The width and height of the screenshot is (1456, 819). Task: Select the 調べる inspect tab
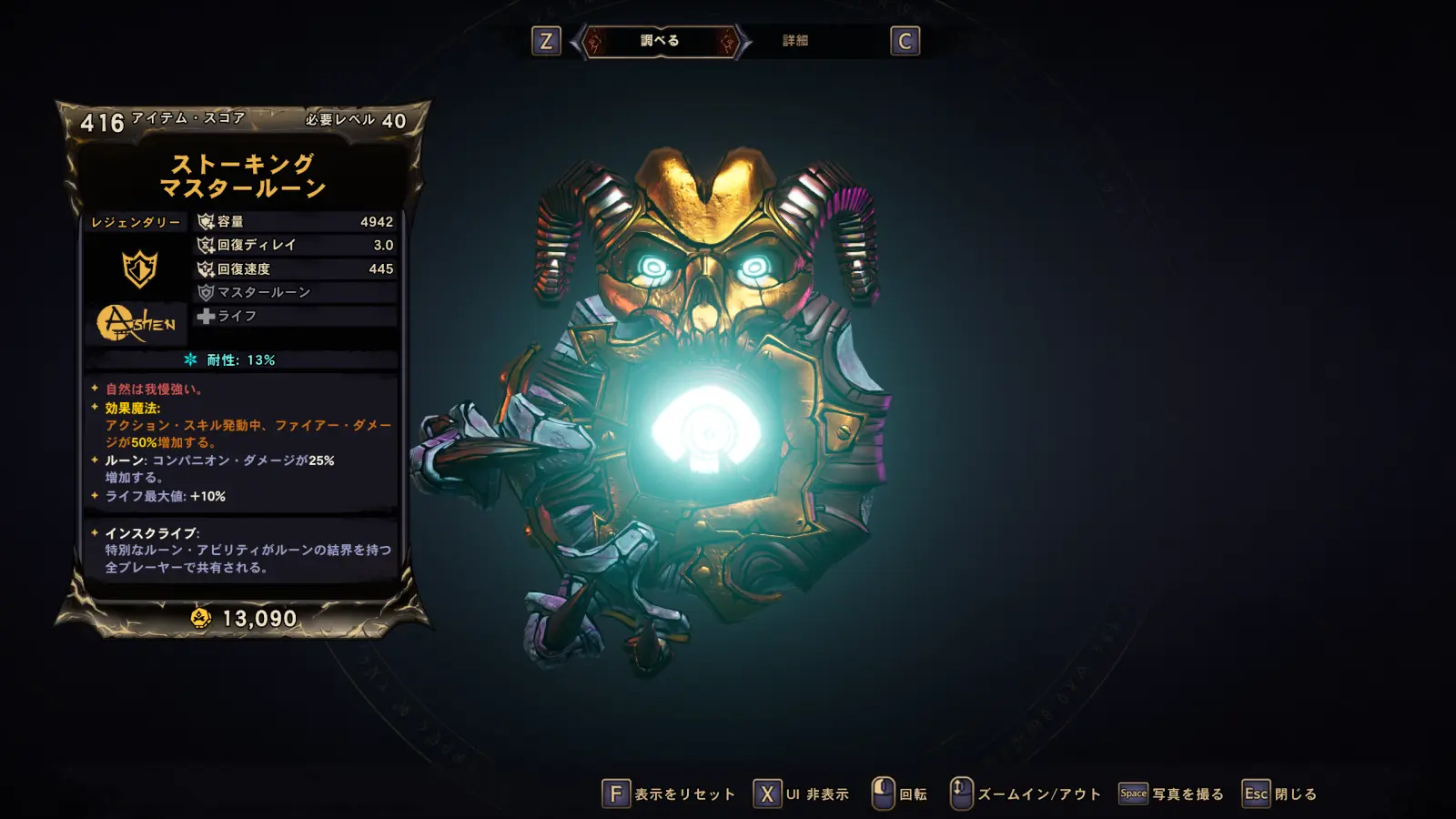coord(660,41)
